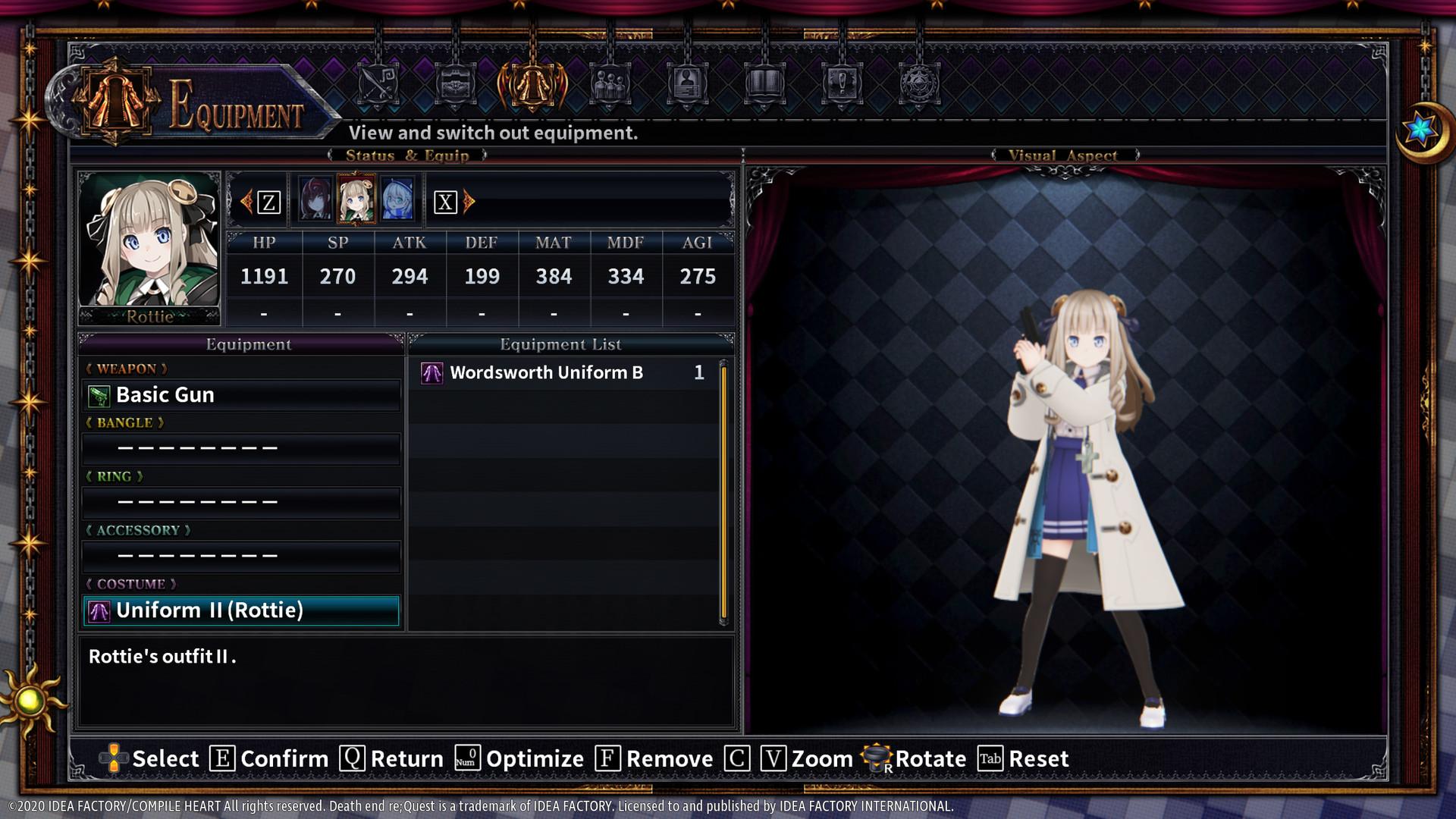
Task: Open the book library menu icon
Action: 764,85
